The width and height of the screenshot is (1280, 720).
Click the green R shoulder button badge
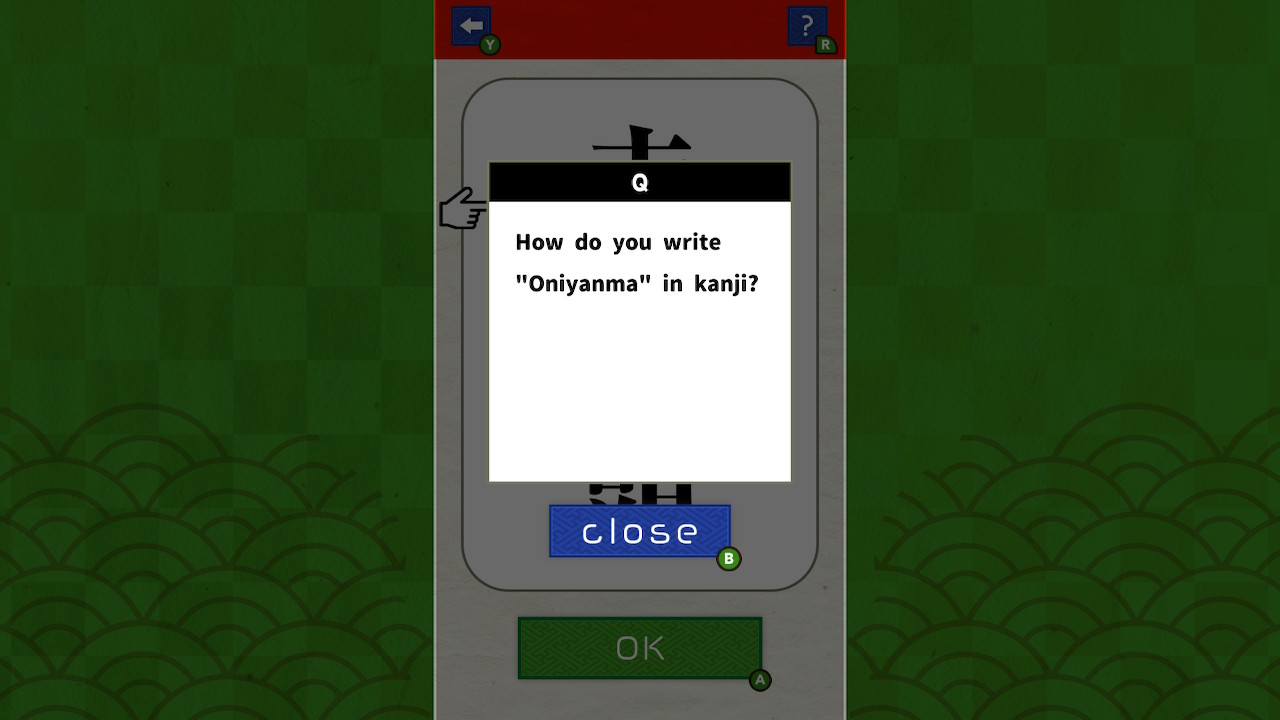[x=824, y=45]
